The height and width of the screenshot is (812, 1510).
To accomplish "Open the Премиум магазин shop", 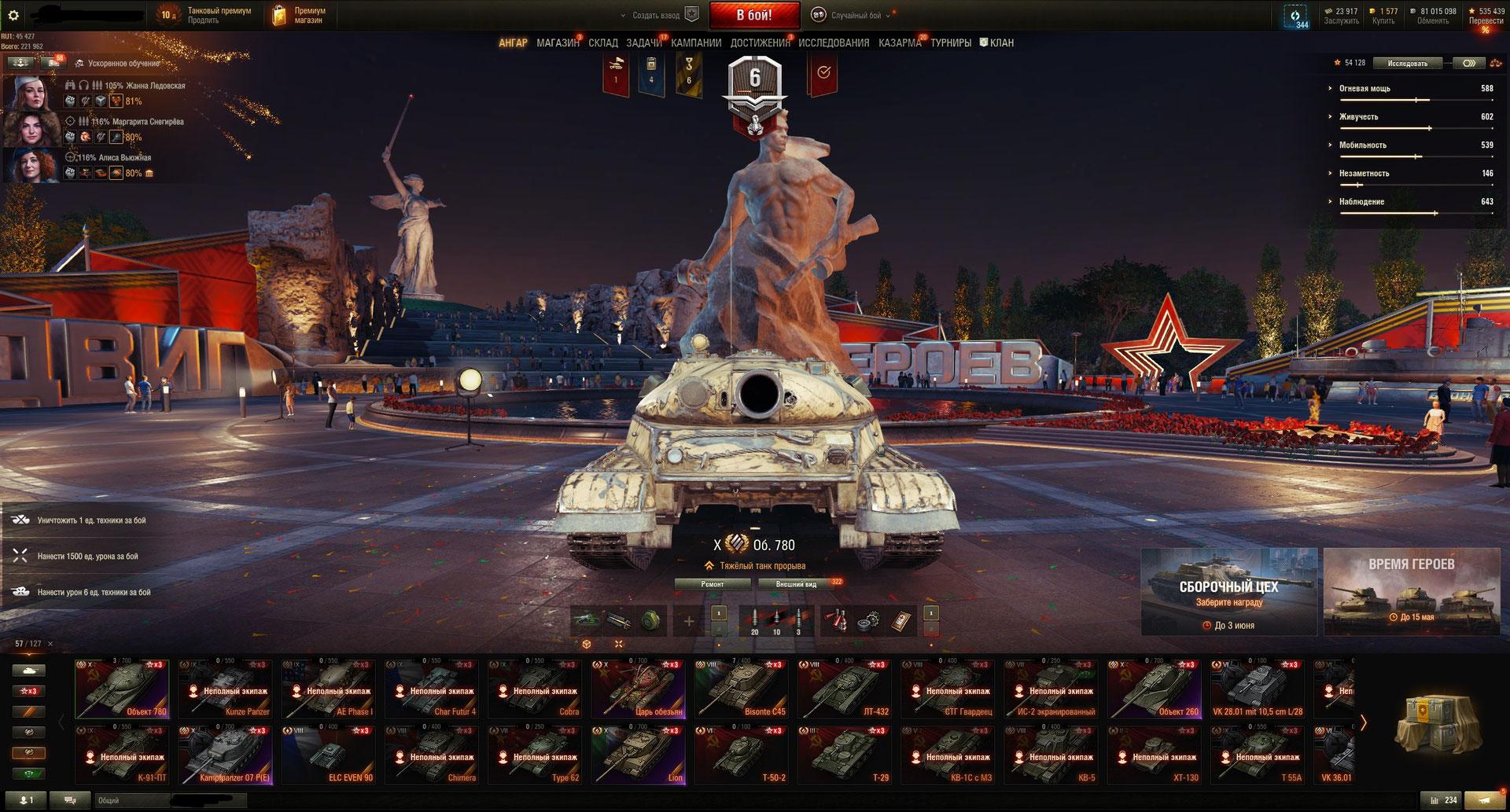I will pos(300,15).
